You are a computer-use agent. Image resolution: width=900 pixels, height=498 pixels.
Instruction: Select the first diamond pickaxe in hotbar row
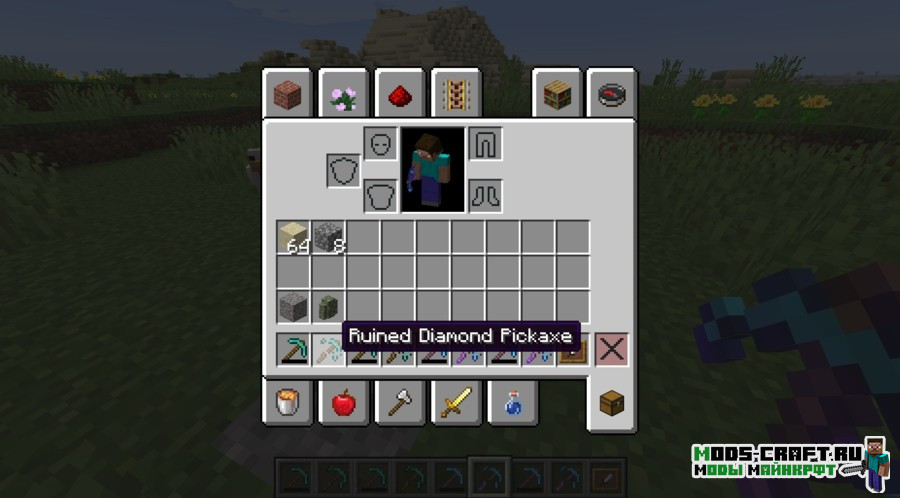coord(294,349)
